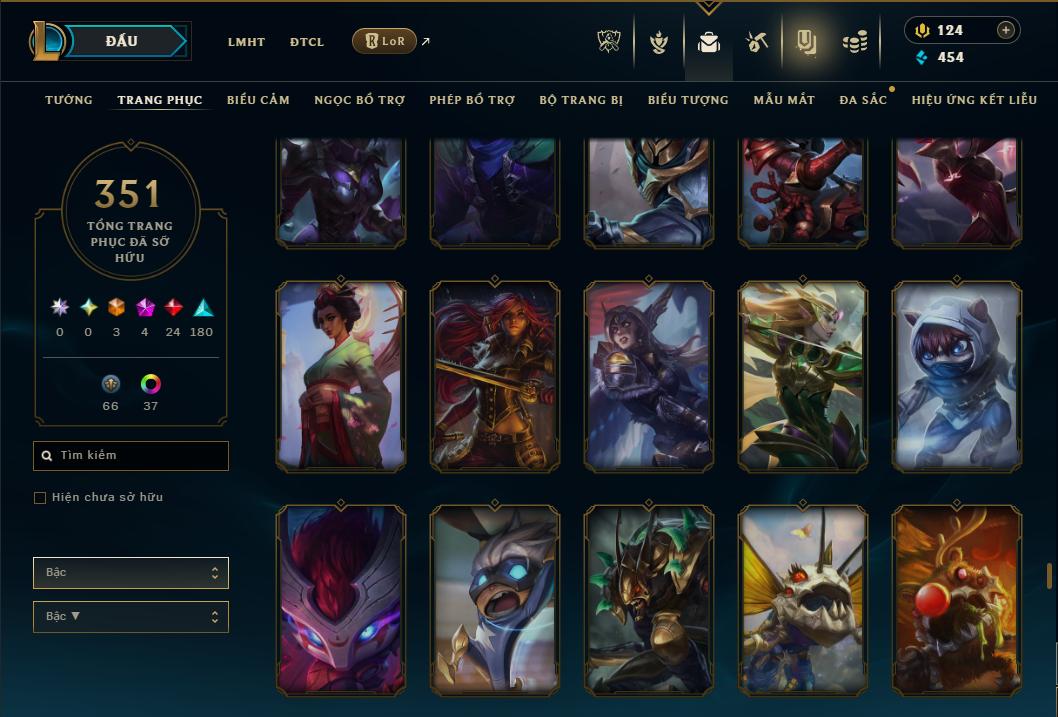
Task: Show the PHÉP BỔ TRỢ tab
Action: point(472,100)
